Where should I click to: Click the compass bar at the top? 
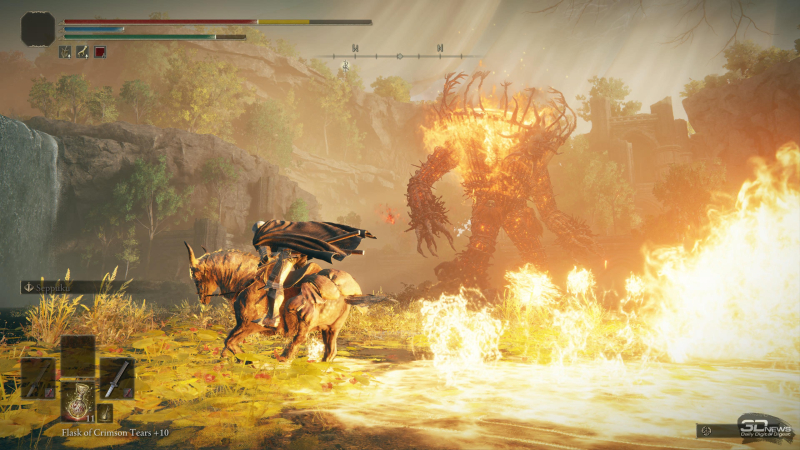tap(398, 56)
